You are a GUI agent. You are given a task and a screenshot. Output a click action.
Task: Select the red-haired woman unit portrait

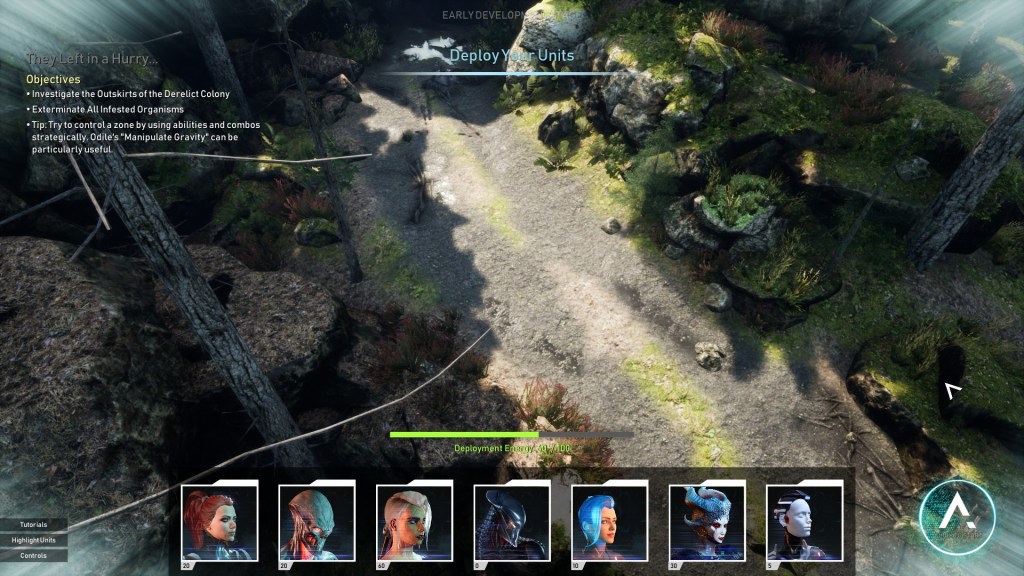click(220, 522)
